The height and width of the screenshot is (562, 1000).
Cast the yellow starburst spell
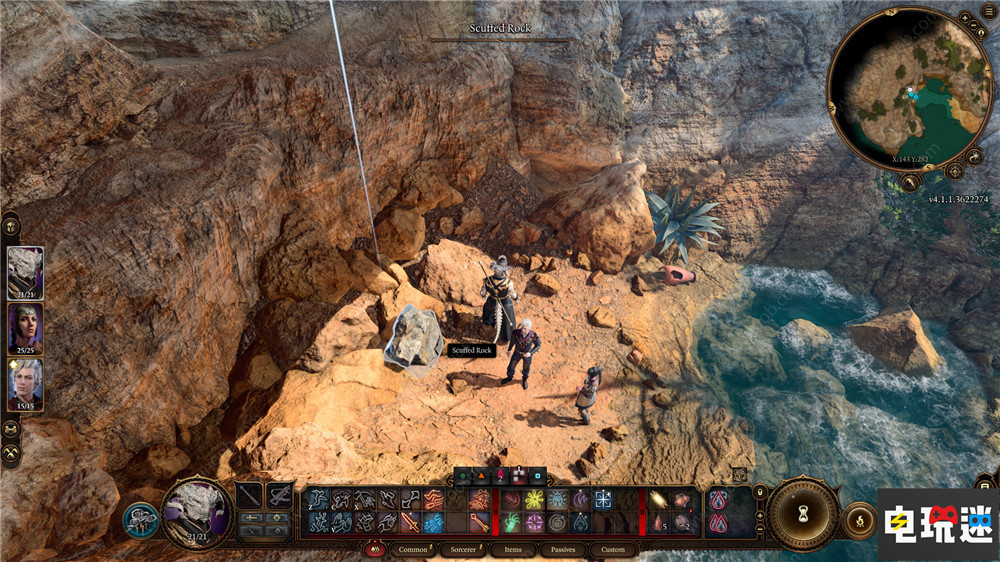point(532,498)
